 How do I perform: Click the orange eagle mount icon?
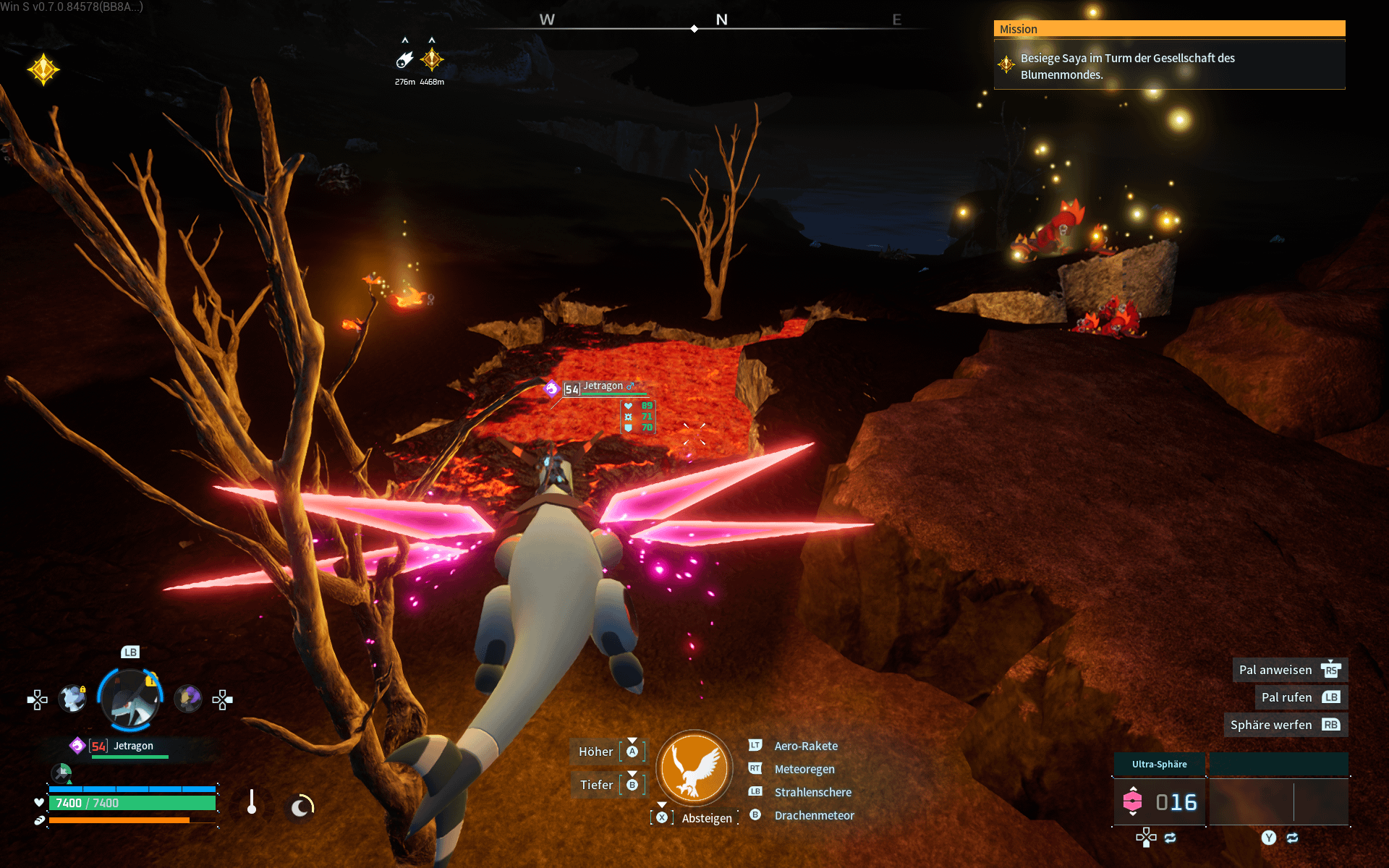point(694,768)
